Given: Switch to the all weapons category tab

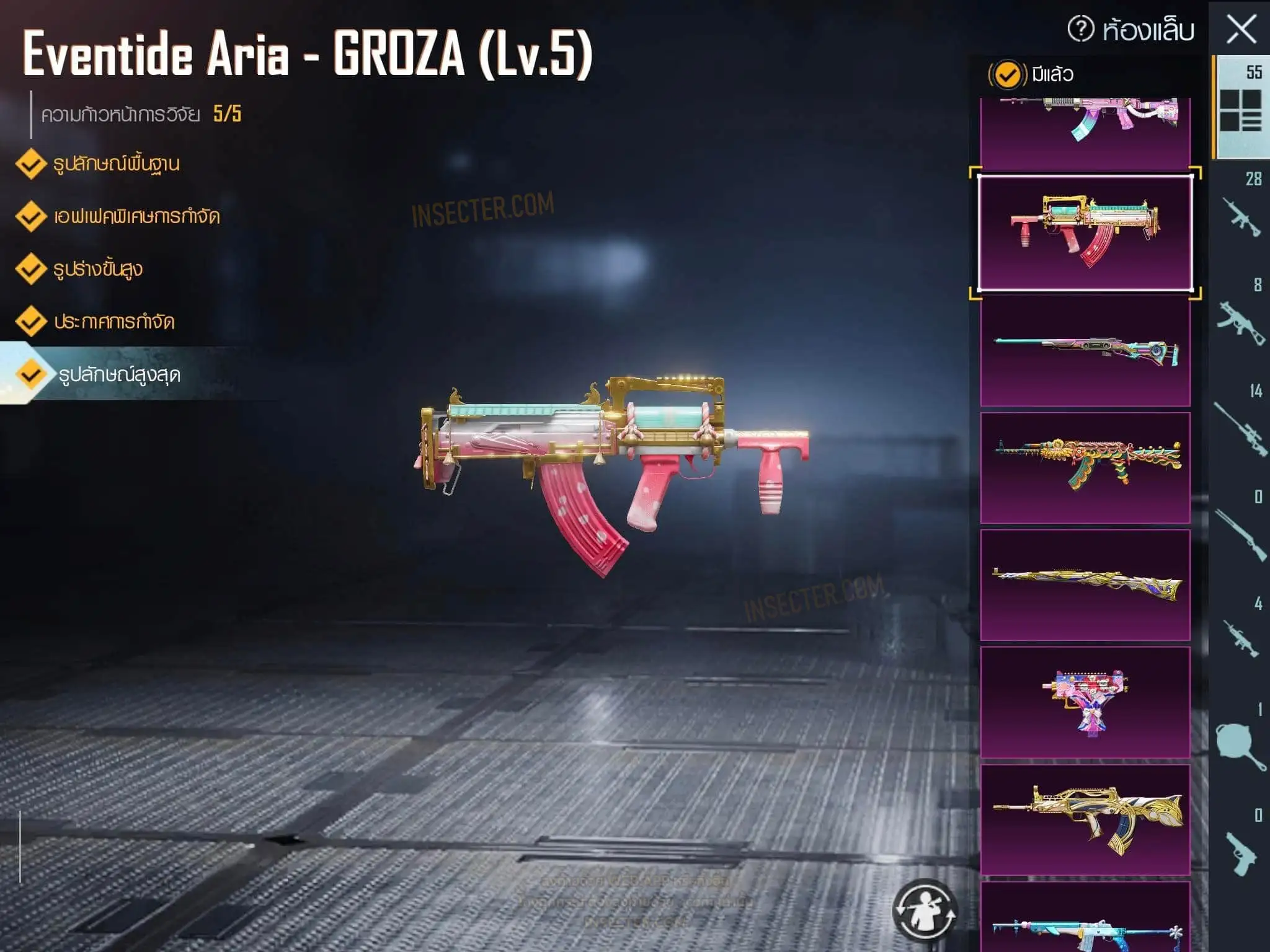Looking at the screenshot, I should point(1240,108).
